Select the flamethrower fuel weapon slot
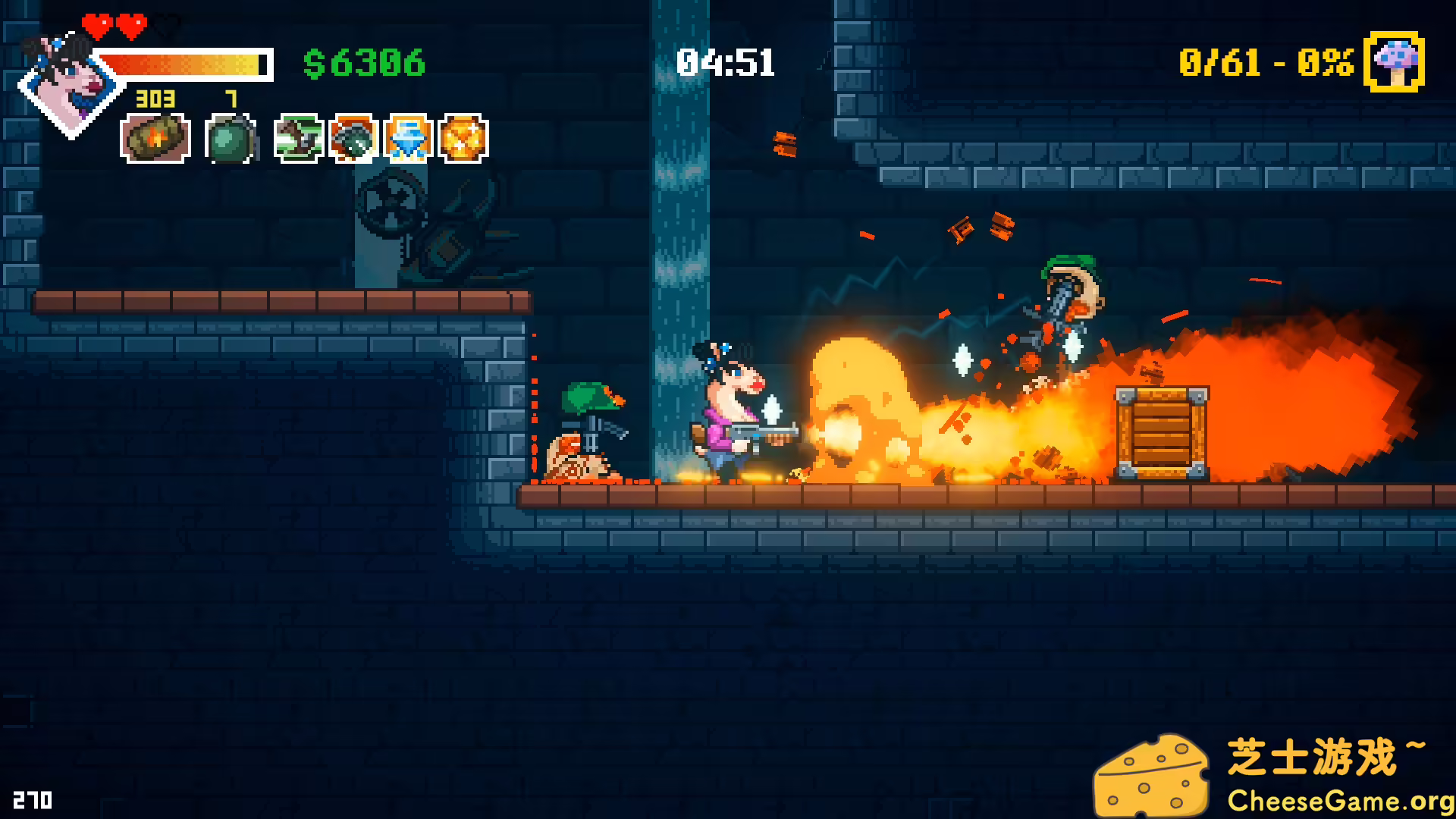Viewport: 1456px width, 819px height. pos(155,138)
